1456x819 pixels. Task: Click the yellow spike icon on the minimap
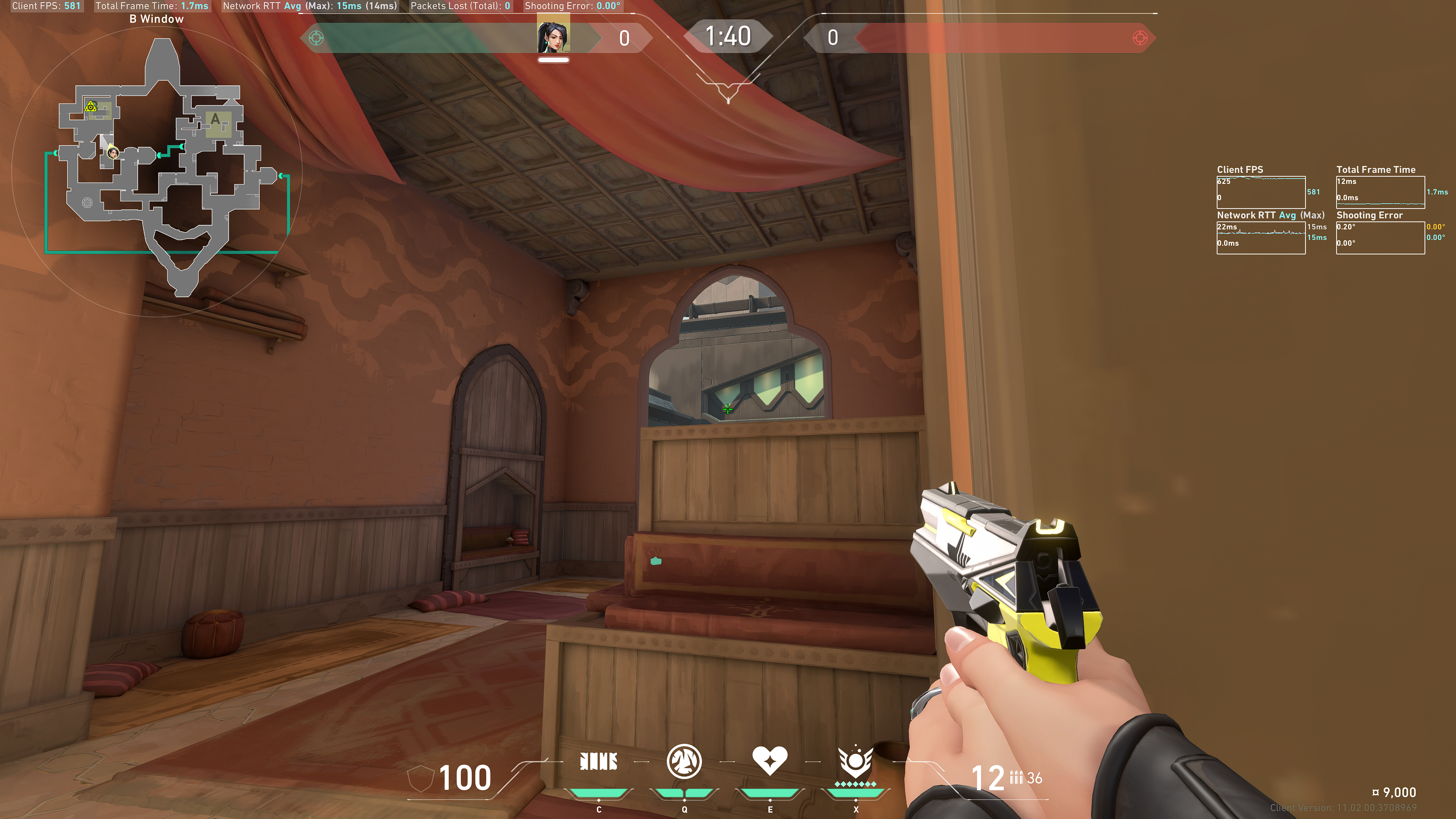91,107
